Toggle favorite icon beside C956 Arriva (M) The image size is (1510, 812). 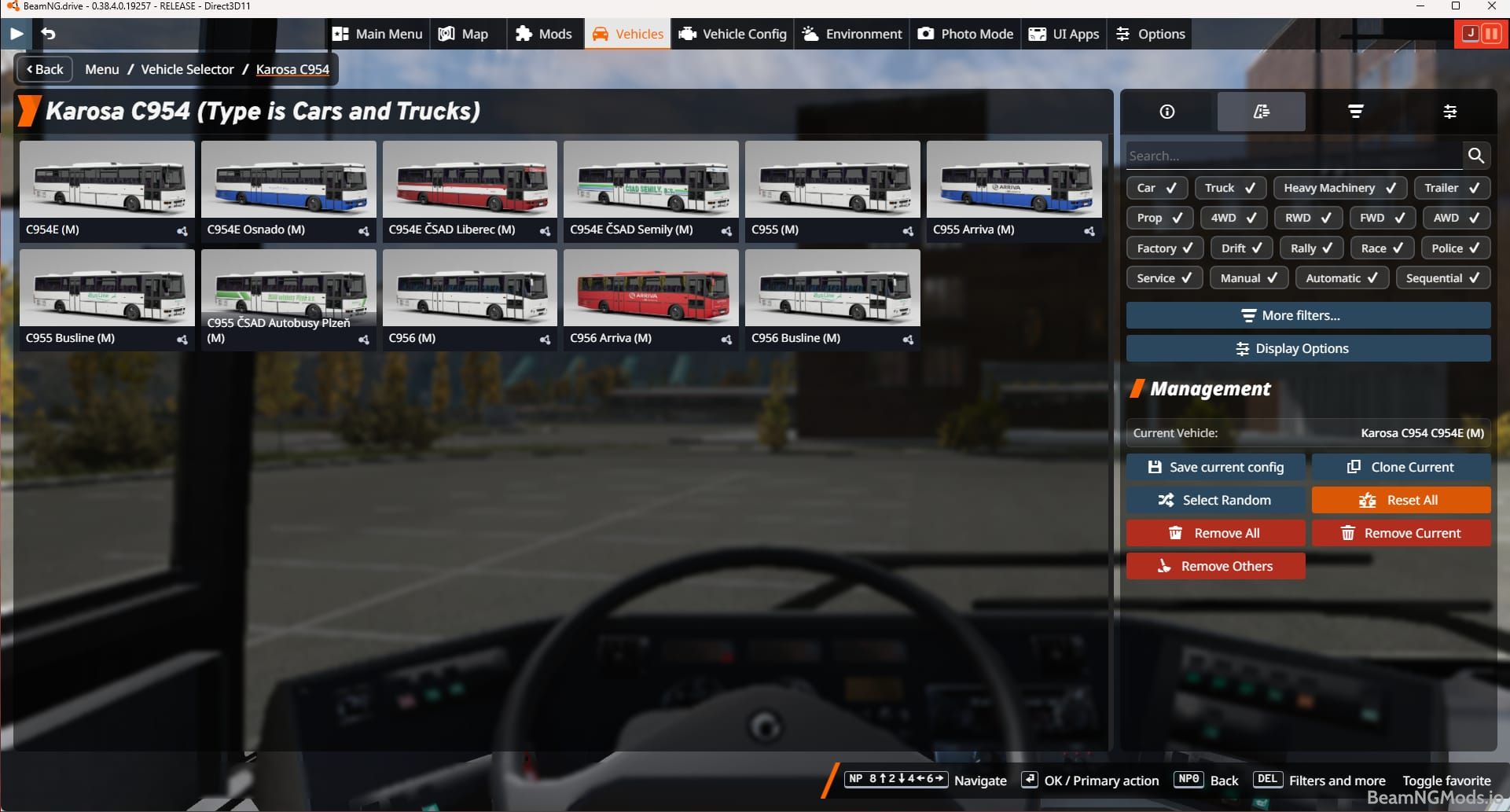[x=726, y=340]
